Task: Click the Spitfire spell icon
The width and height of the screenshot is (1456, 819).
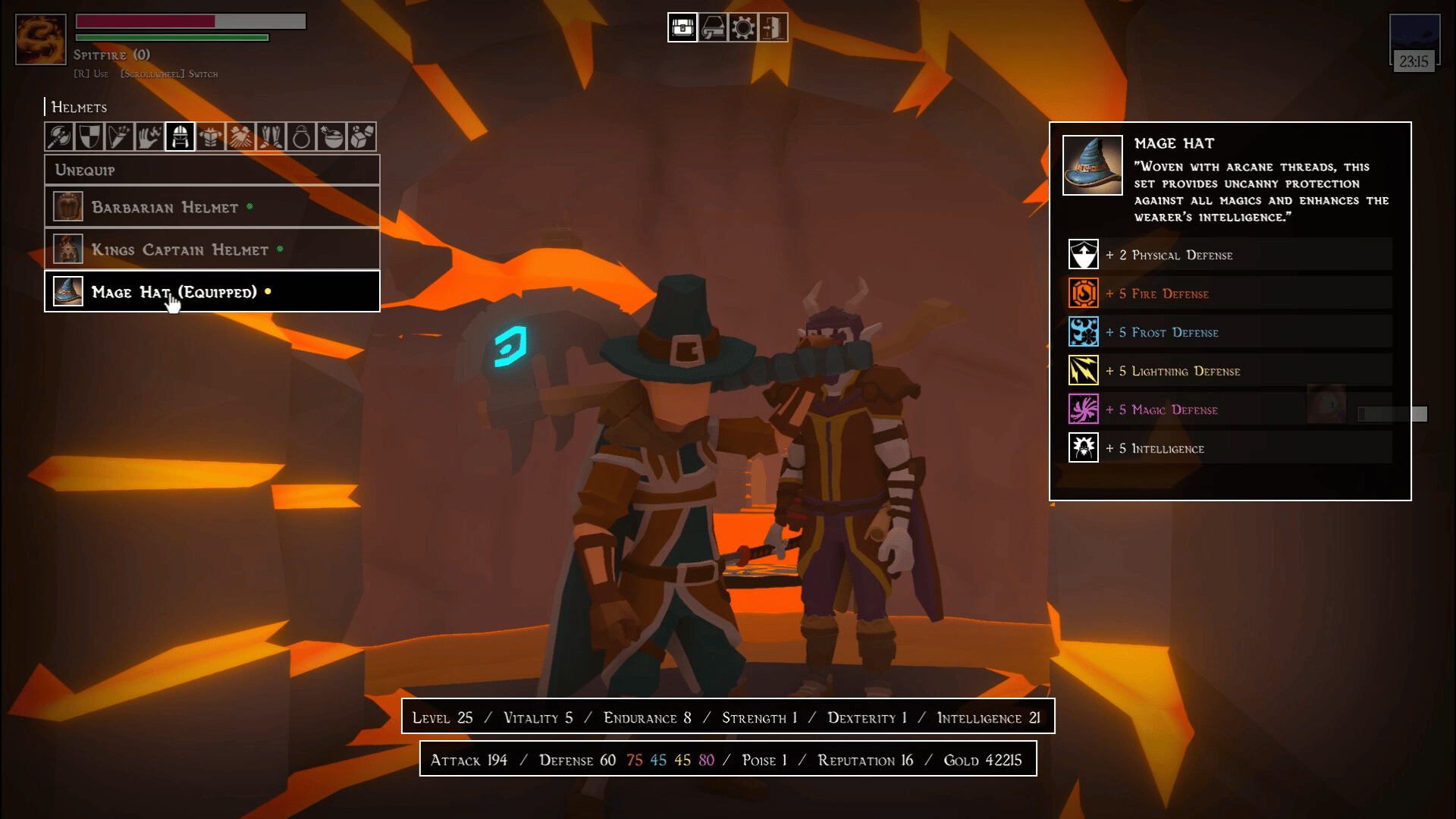Action: [41, 39]
